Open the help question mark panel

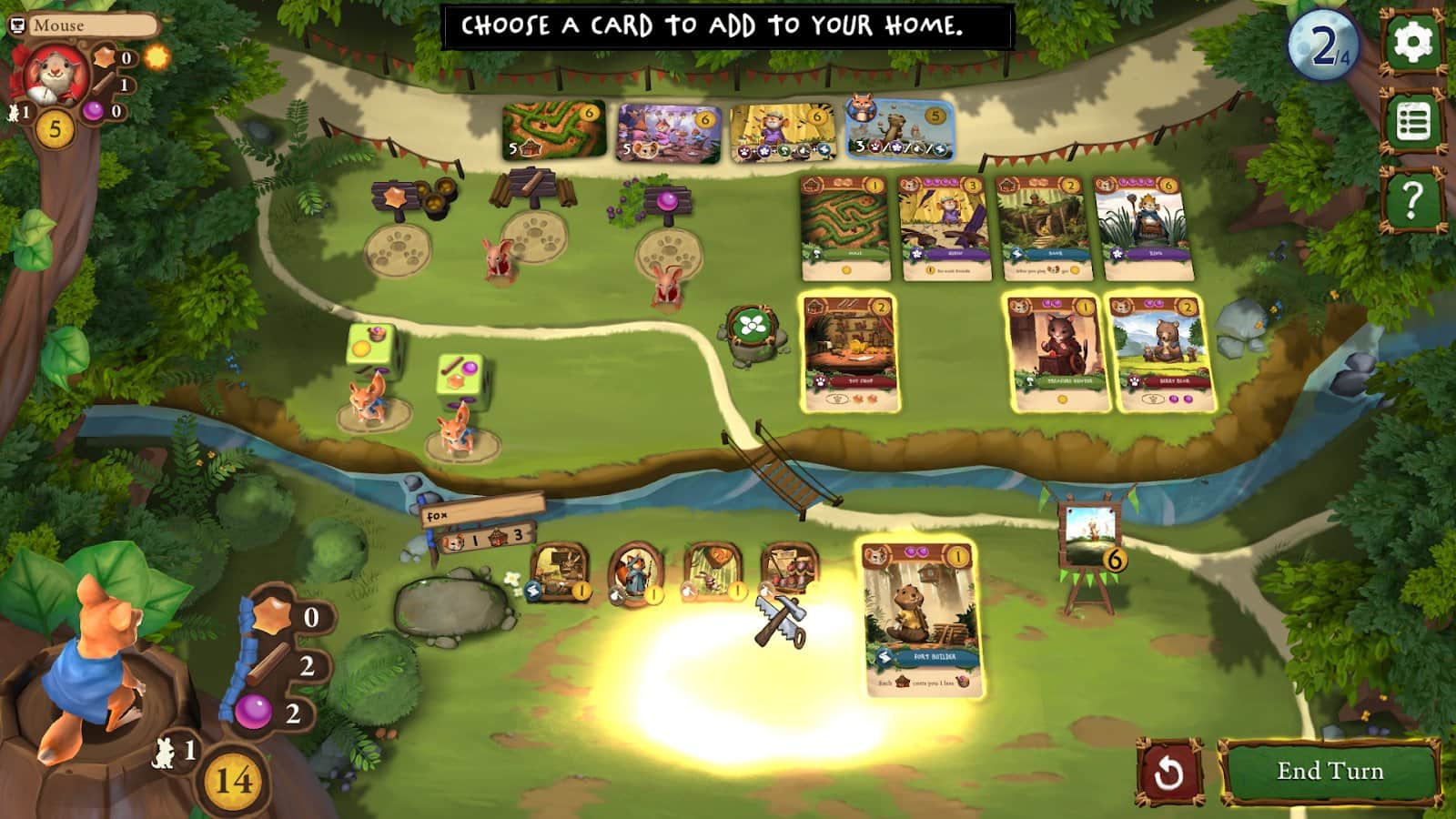1411,192
